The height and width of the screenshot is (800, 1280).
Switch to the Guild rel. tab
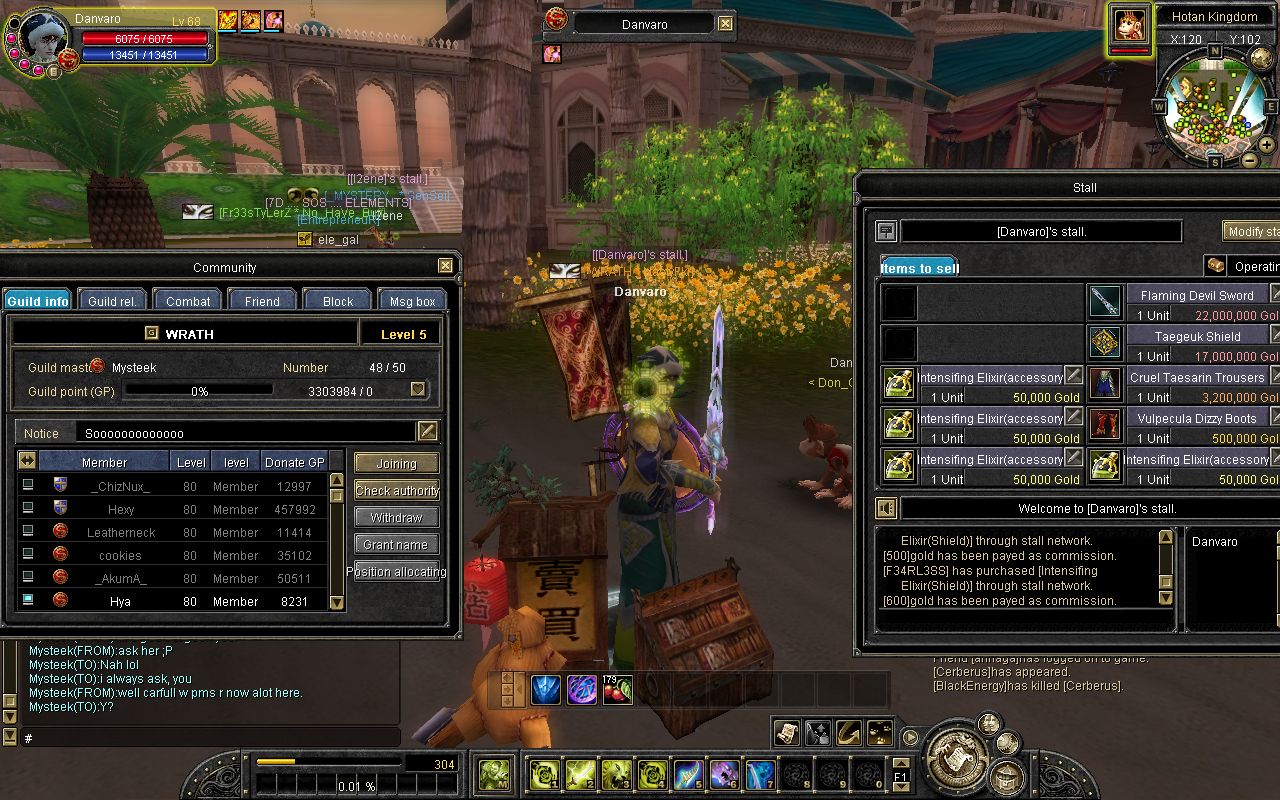tap(112, 301)
